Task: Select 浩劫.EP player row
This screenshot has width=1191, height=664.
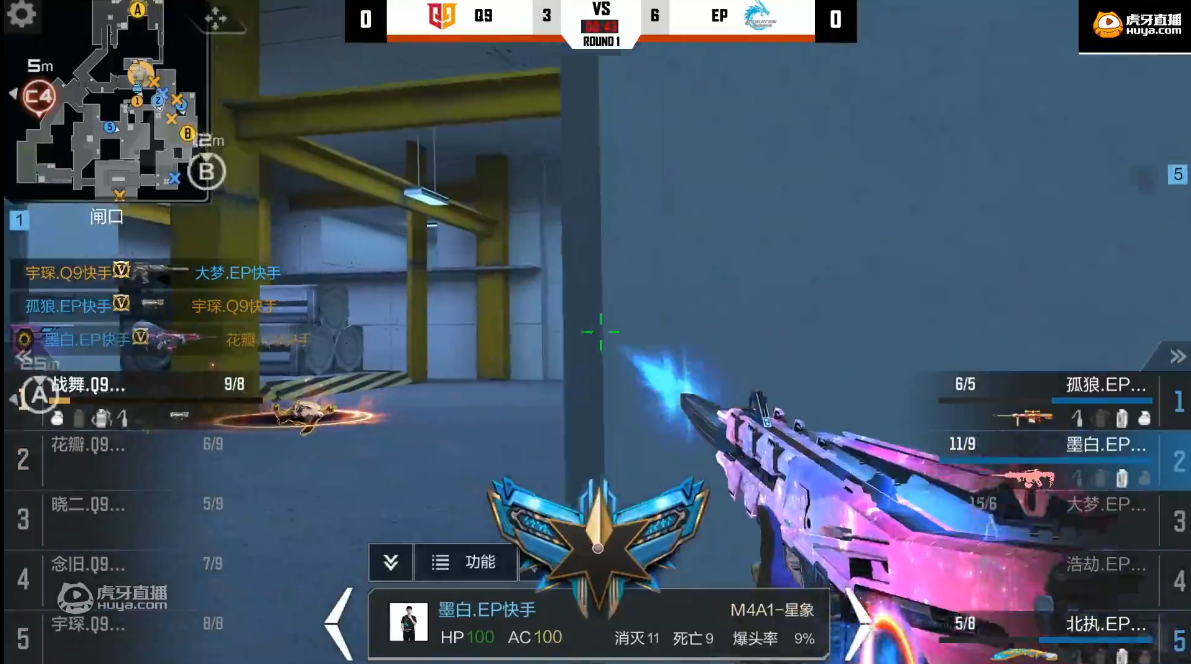Action: (x=1060, y=575)
